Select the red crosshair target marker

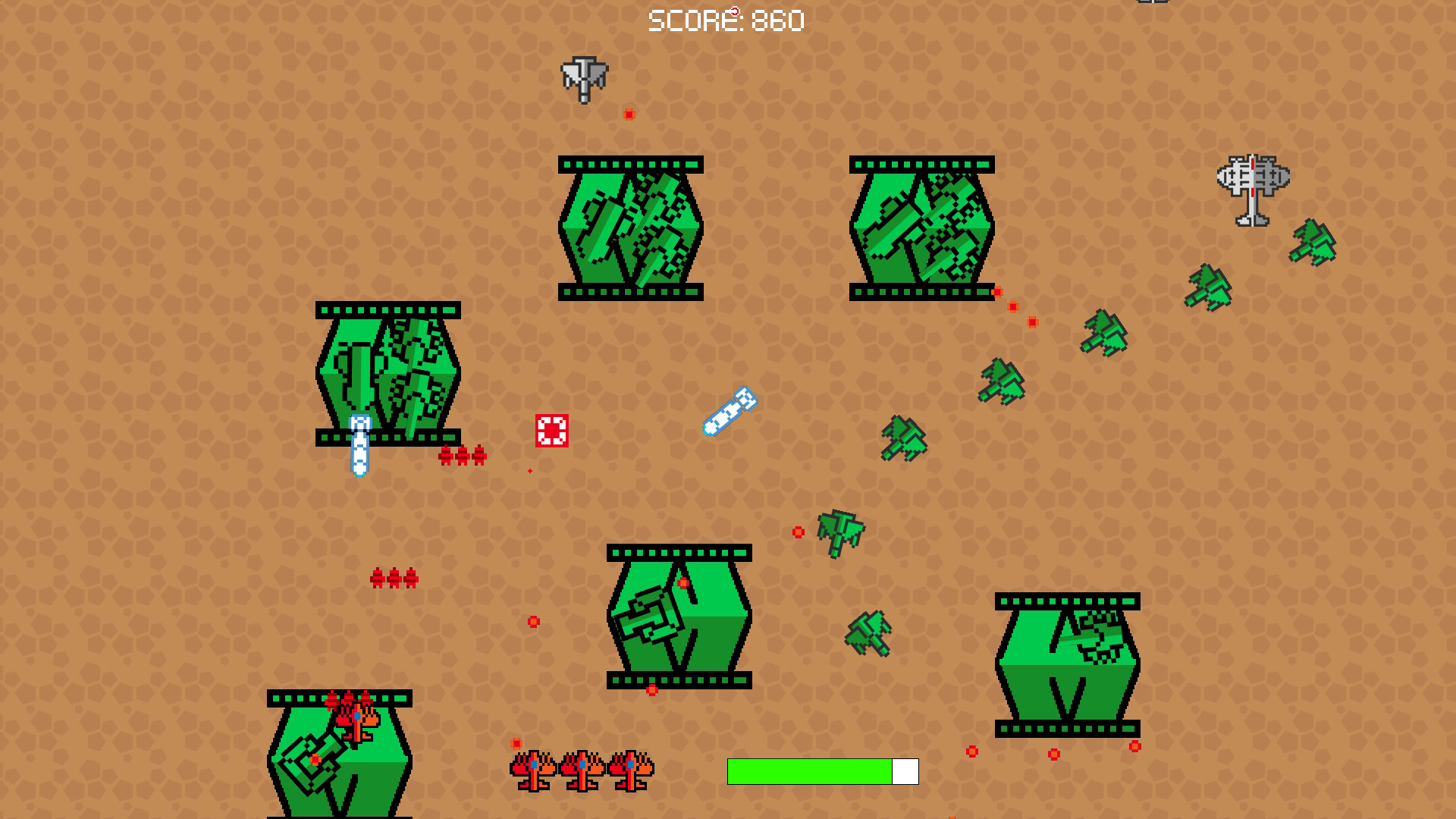point(553,428)
